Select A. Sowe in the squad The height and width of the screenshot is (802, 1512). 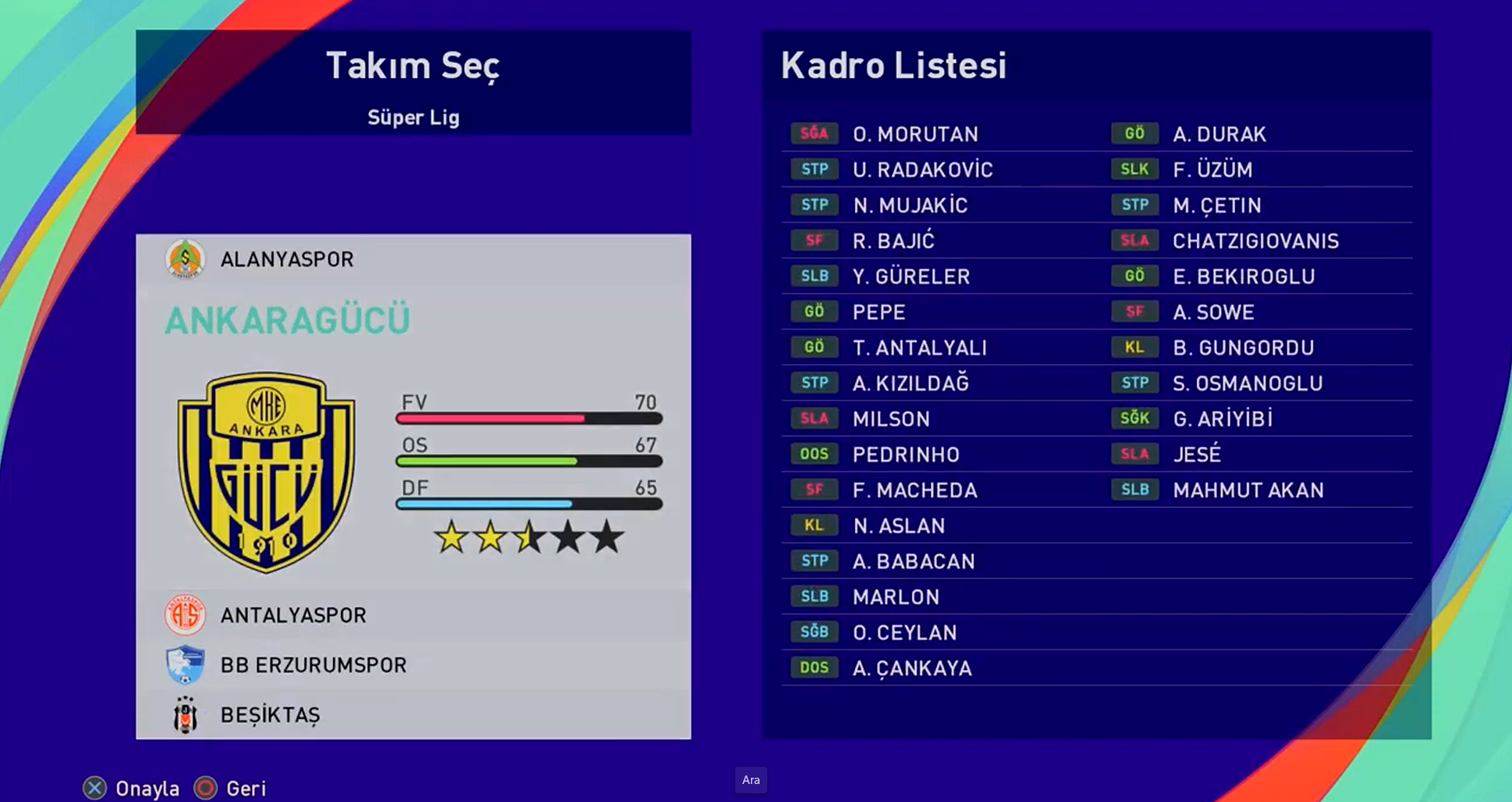click(1213, 312)
